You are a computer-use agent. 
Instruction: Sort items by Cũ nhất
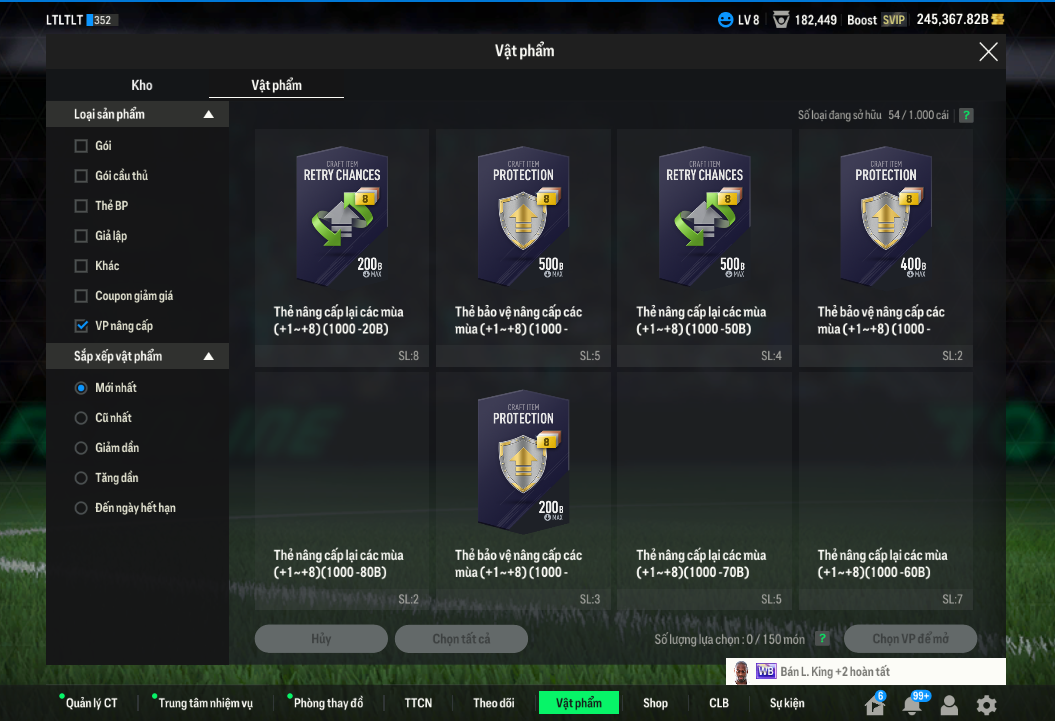[x=81, y=418]
